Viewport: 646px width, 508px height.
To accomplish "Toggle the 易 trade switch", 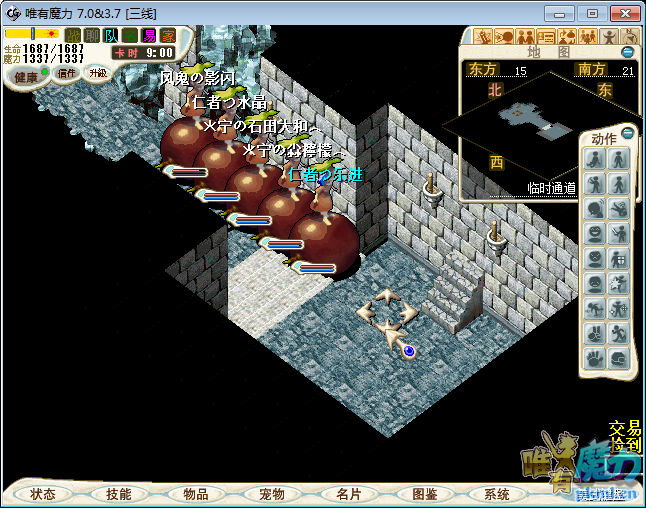I will 149,35.
